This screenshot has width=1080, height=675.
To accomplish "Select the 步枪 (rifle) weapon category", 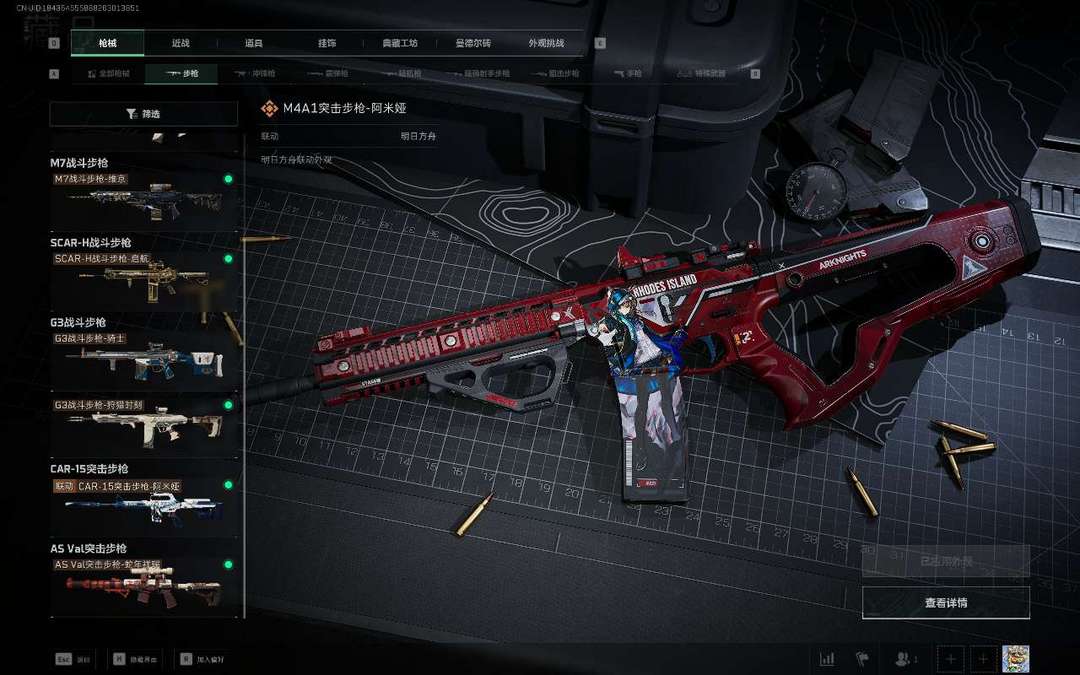I will (x=182, y=73).
